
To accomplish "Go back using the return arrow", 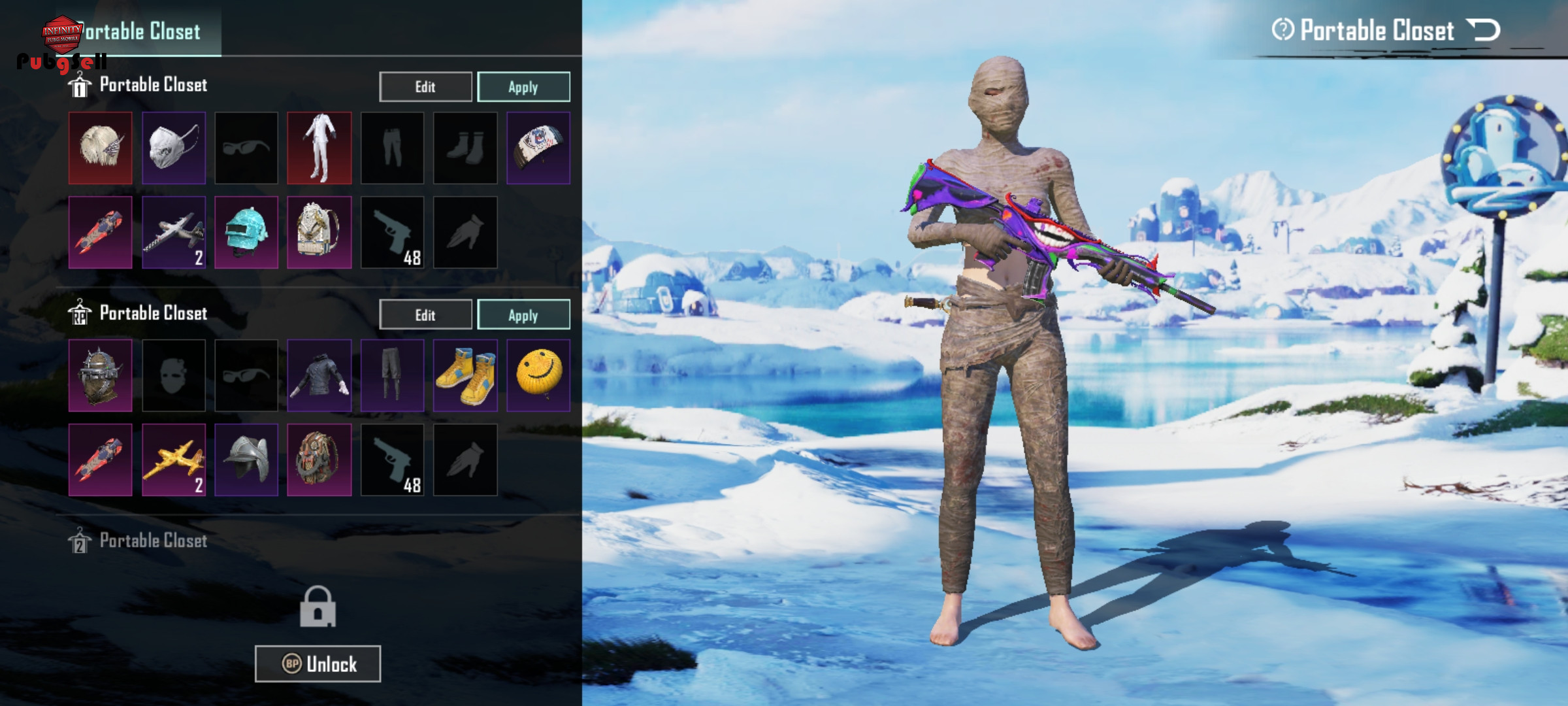I will (x=1484, y=30).
